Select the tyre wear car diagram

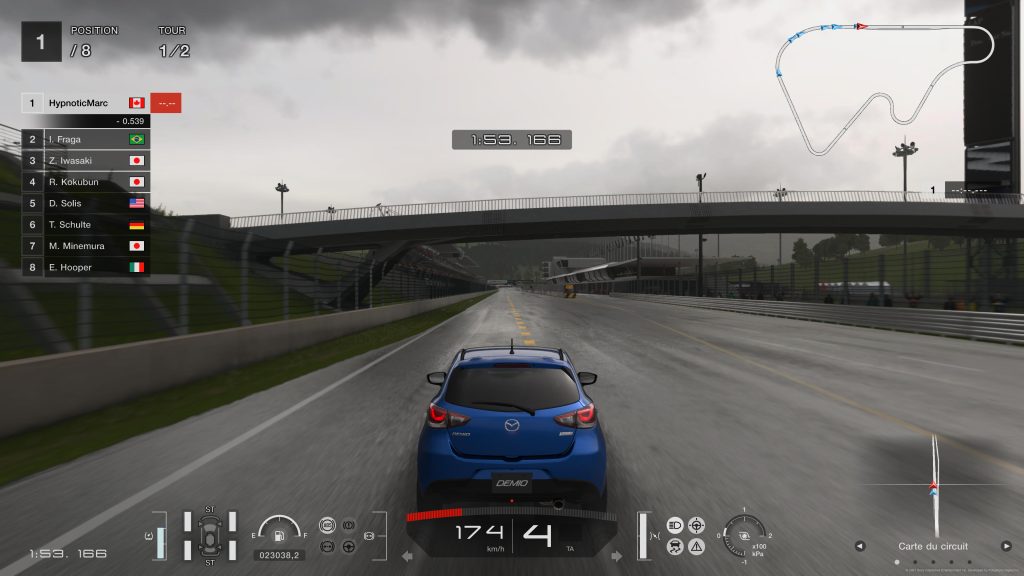point(210,535)
